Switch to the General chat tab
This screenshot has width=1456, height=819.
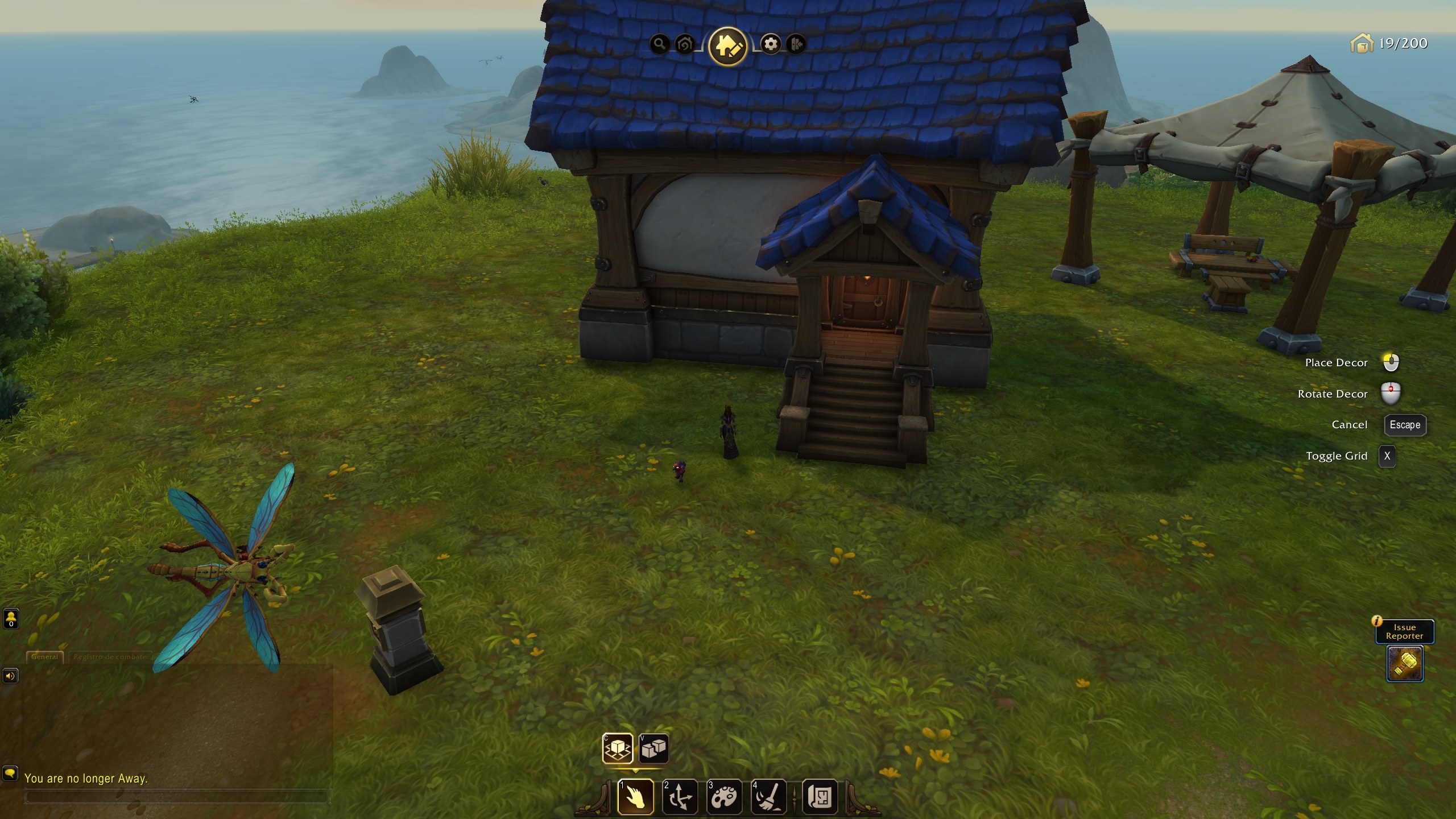(45, 657)
